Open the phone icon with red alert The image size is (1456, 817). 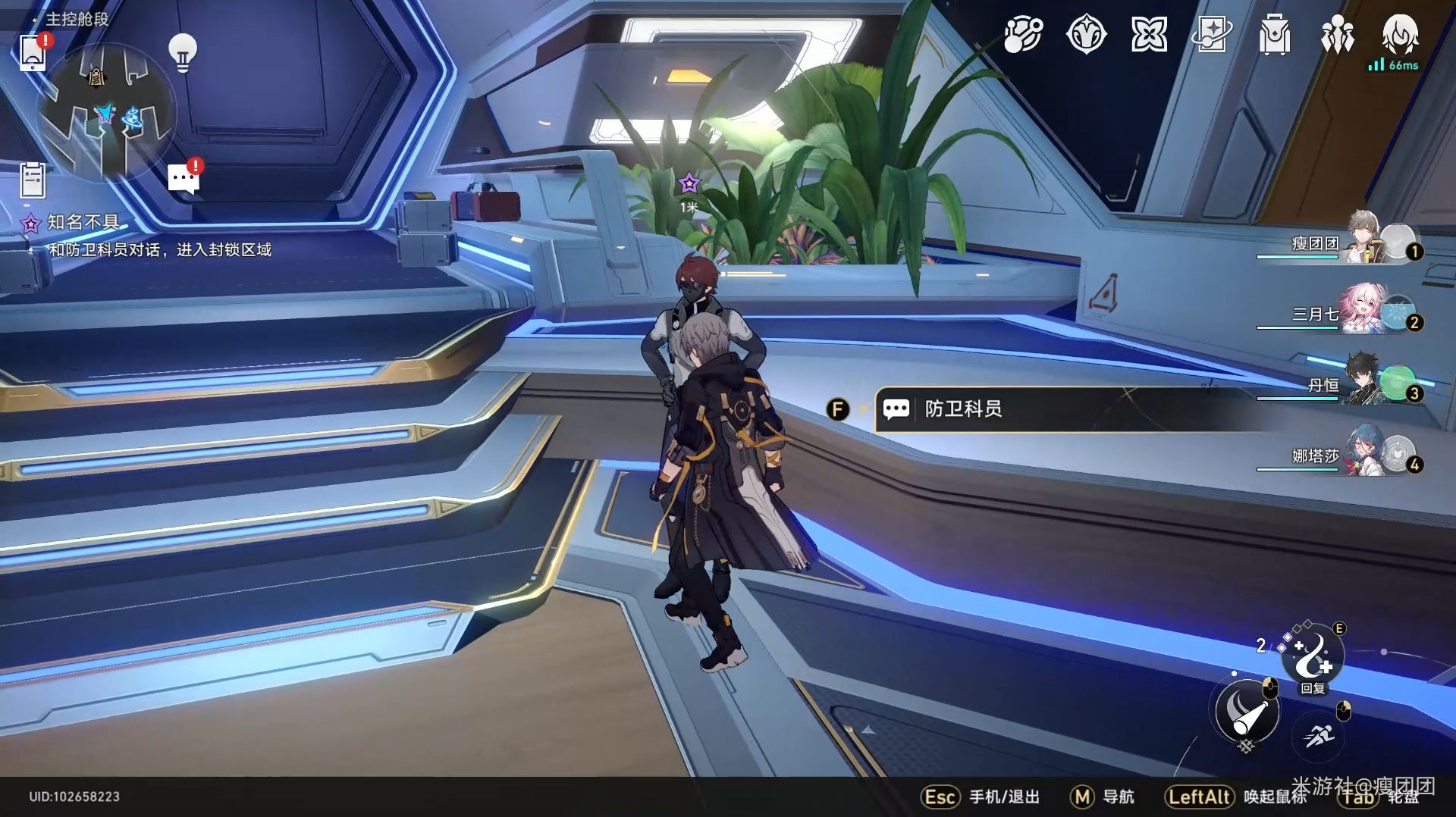pyautogui.click(x=33, y=52)
